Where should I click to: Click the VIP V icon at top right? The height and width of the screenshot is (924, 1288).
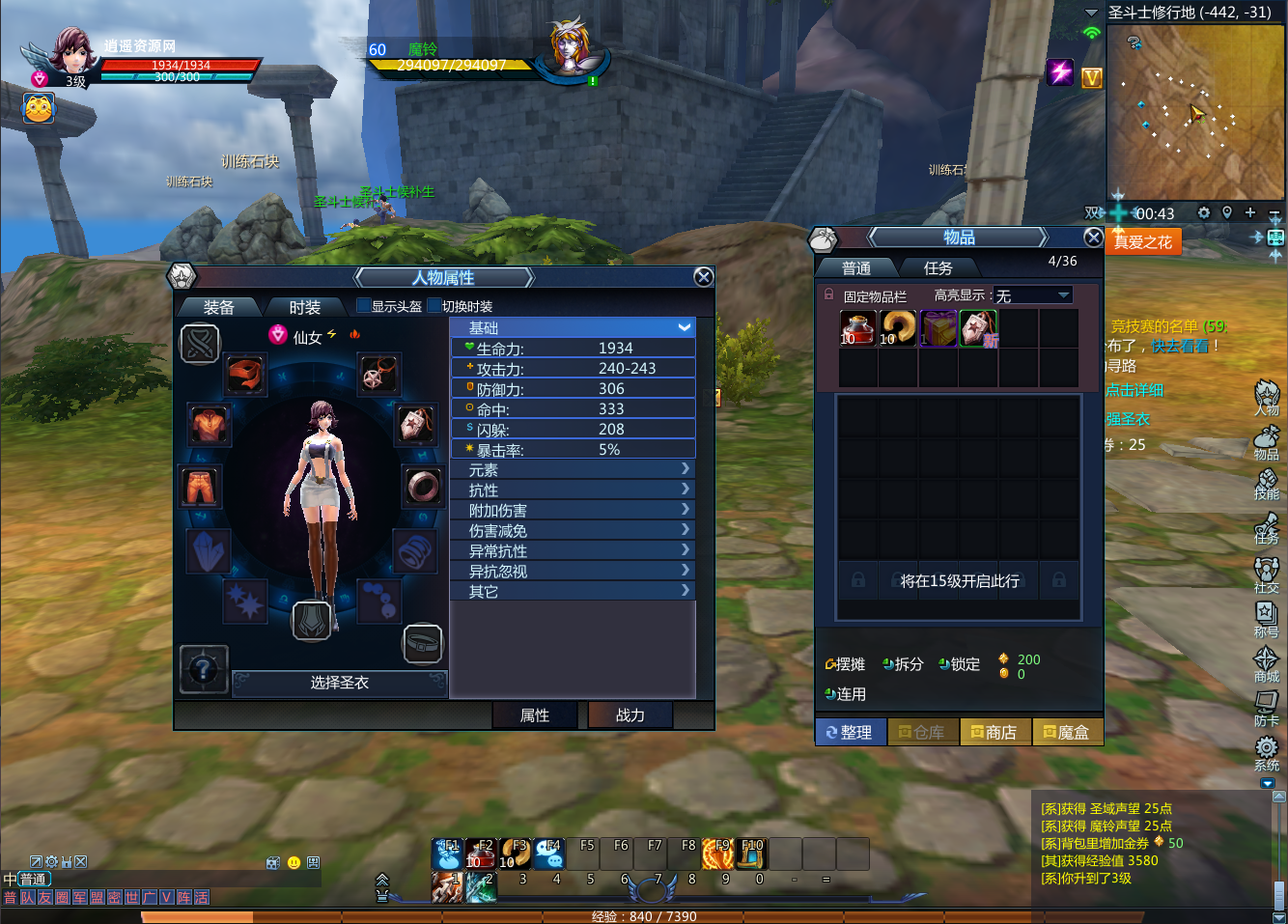tap(1091, 77)
